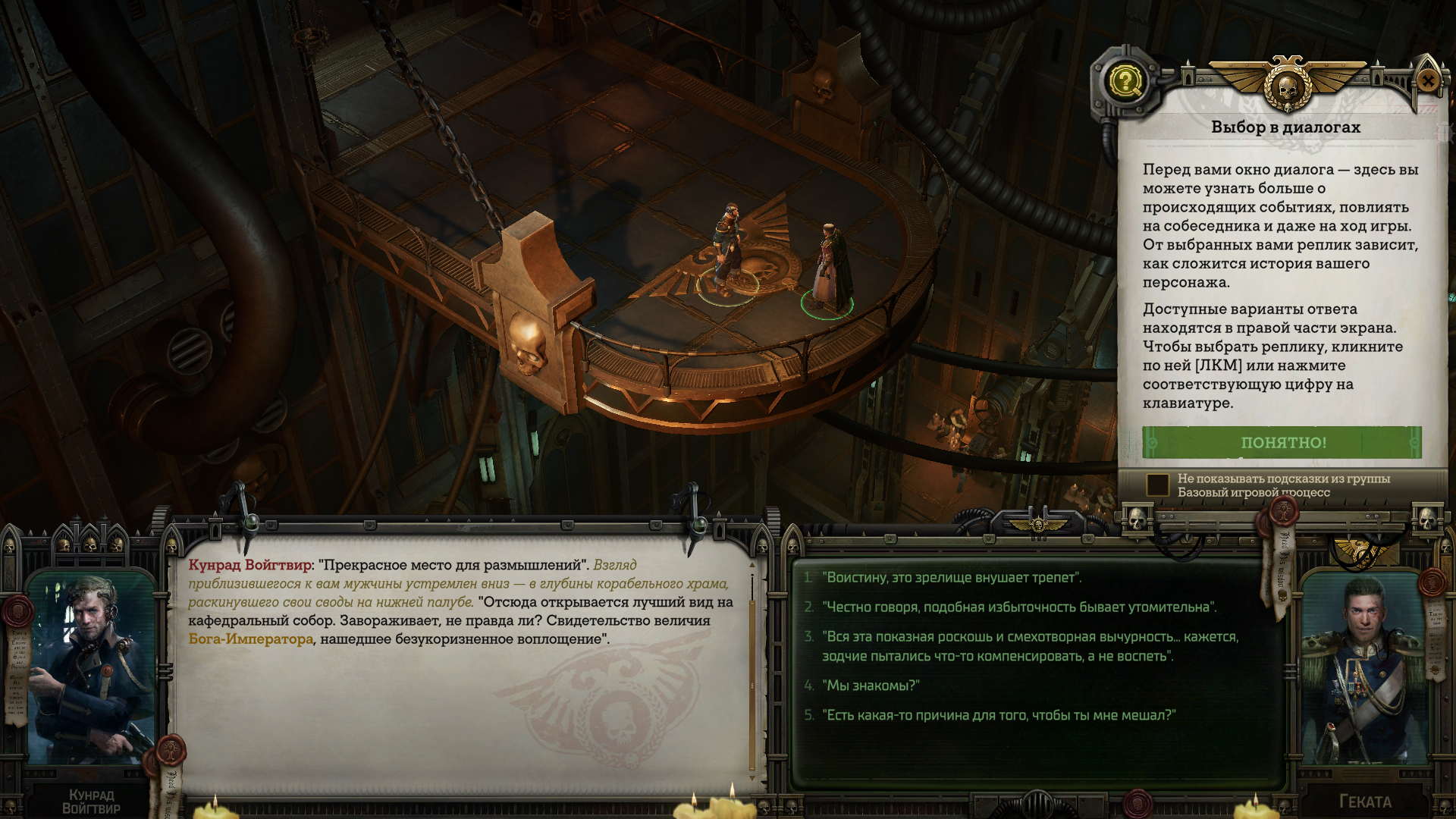This screenshot has height=819, width=1456.
Task: Choose reply "Воистину, это зрелище внушает трепет"
Action: [x=952, y=578]
